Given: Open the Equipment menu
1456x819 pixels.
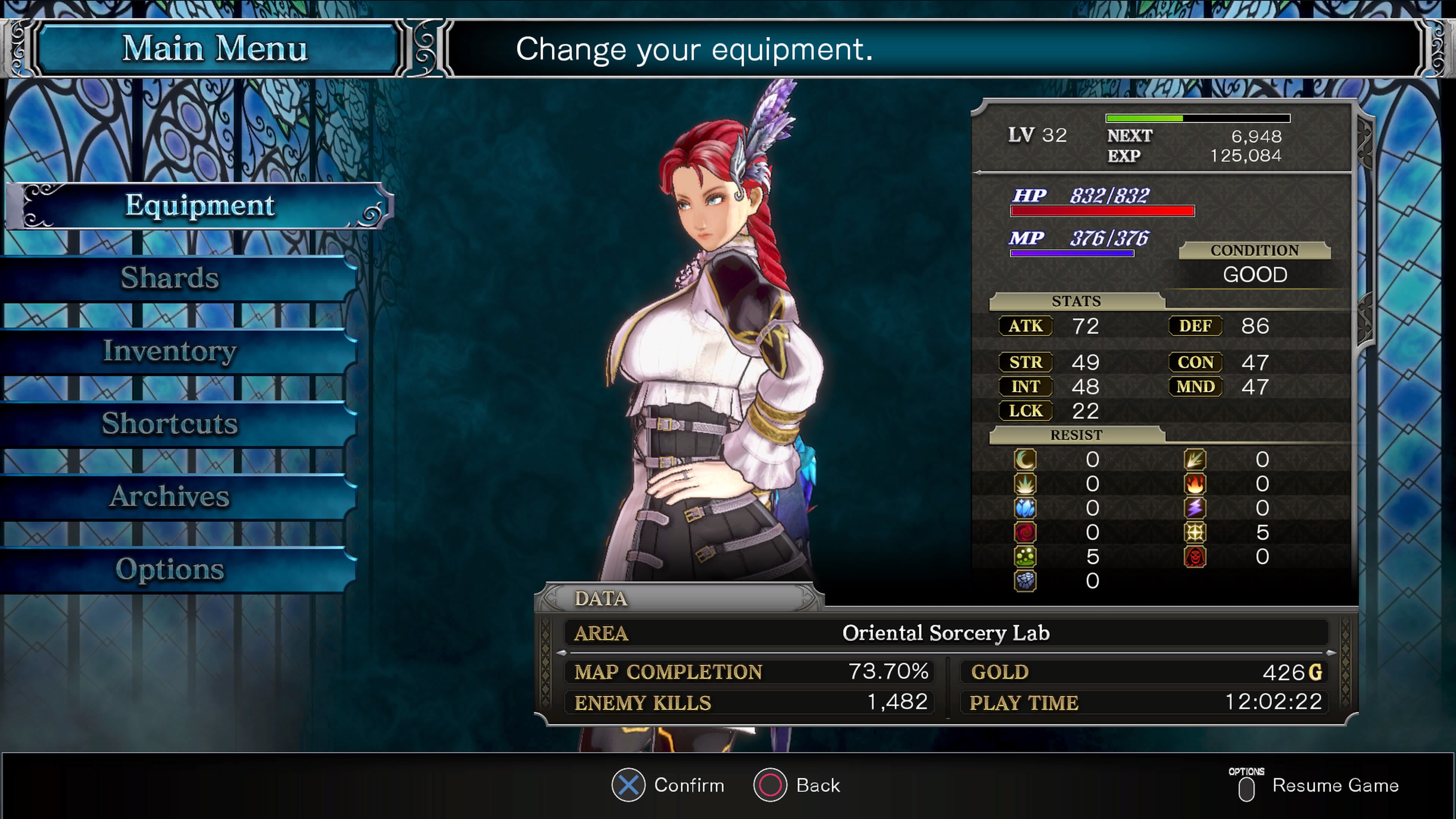Looking at the screenshot, I should coord(199,206).
